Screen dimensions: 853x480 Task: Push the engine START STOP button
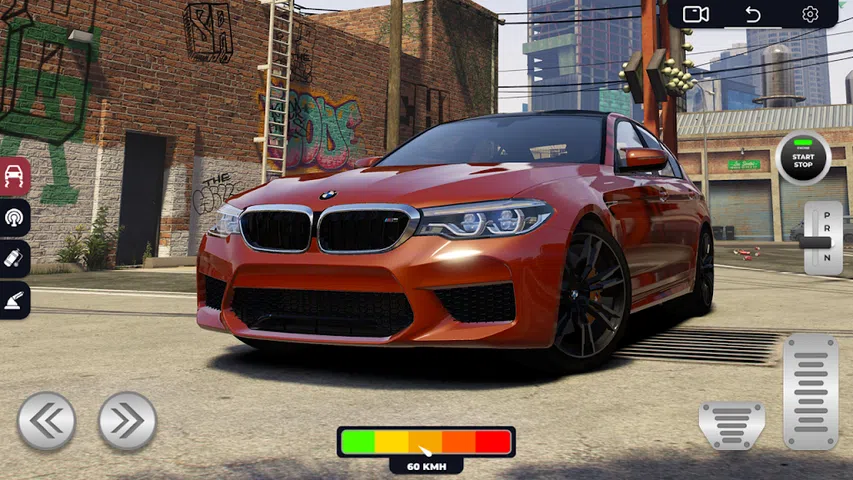pos(803,159)
